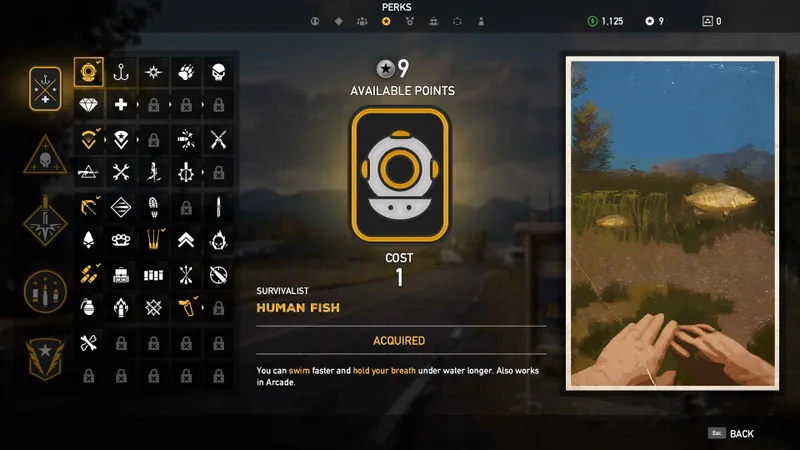Select the brass knuckles perk
Screen dimensions: 800x450
tap(121, 240)
